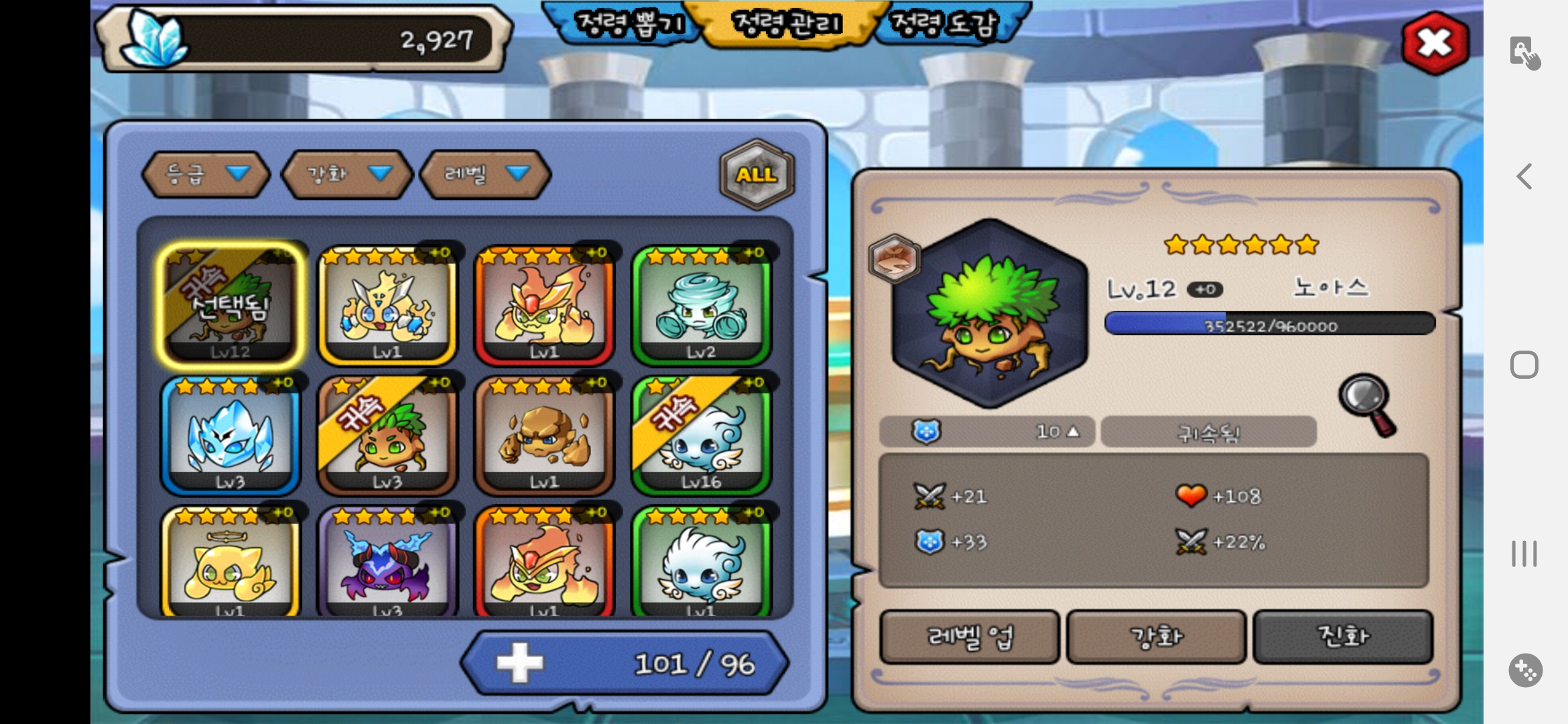Expand spirit storage with the plus button
Image resolution: width=1568 pixels, height=724 pixels.
click(519, 664)
